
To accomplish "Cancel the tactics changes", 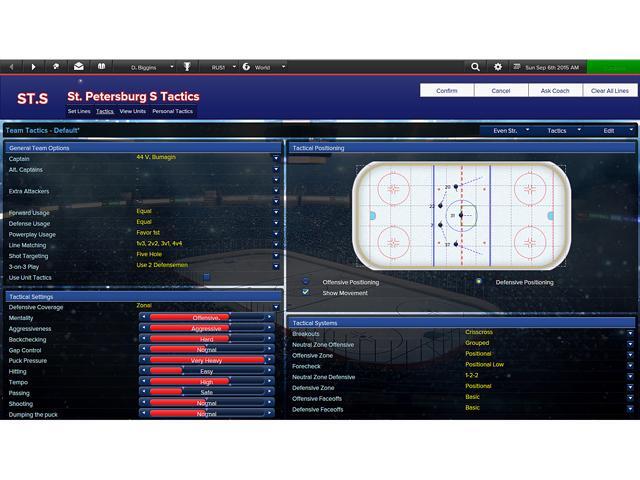I will 500,91.
